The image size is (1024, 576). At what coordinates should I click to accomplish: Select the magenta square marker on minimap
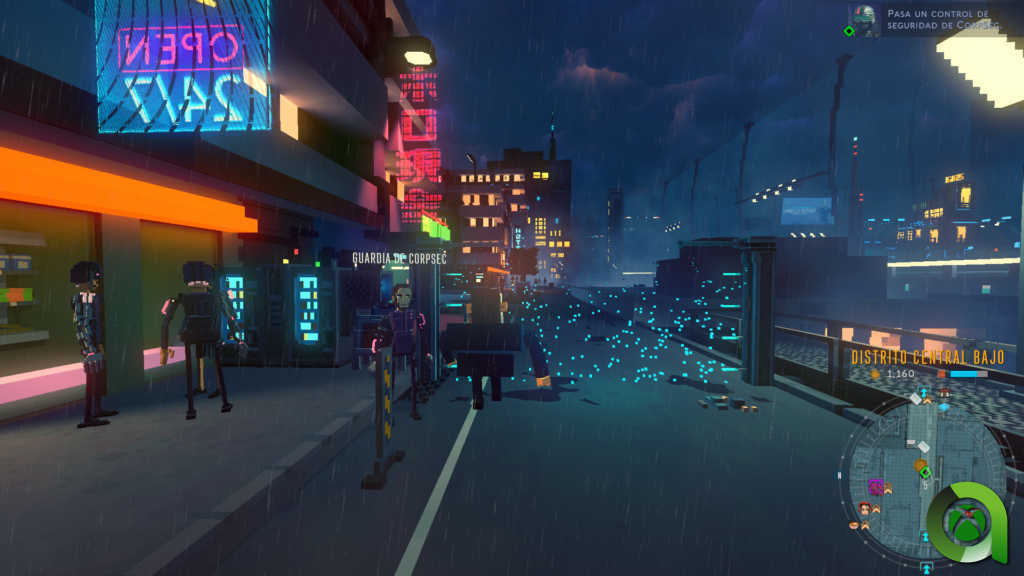(x=876, y=487)
